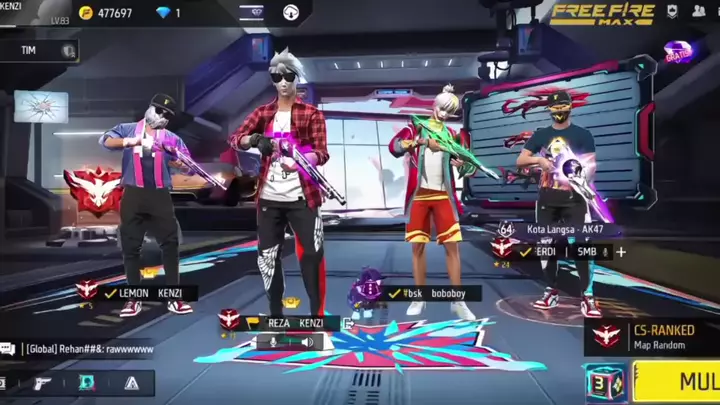Toggle the microphone under REZA KENZI

(x=269, y=342)
